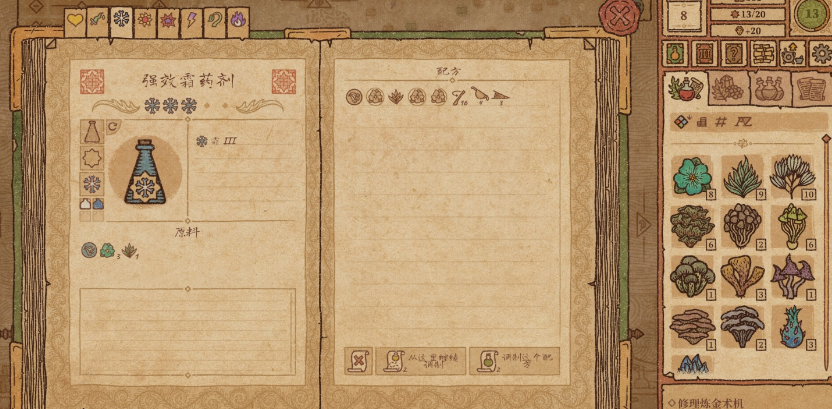Choose the bottle shape customization slot

(92, 133)
